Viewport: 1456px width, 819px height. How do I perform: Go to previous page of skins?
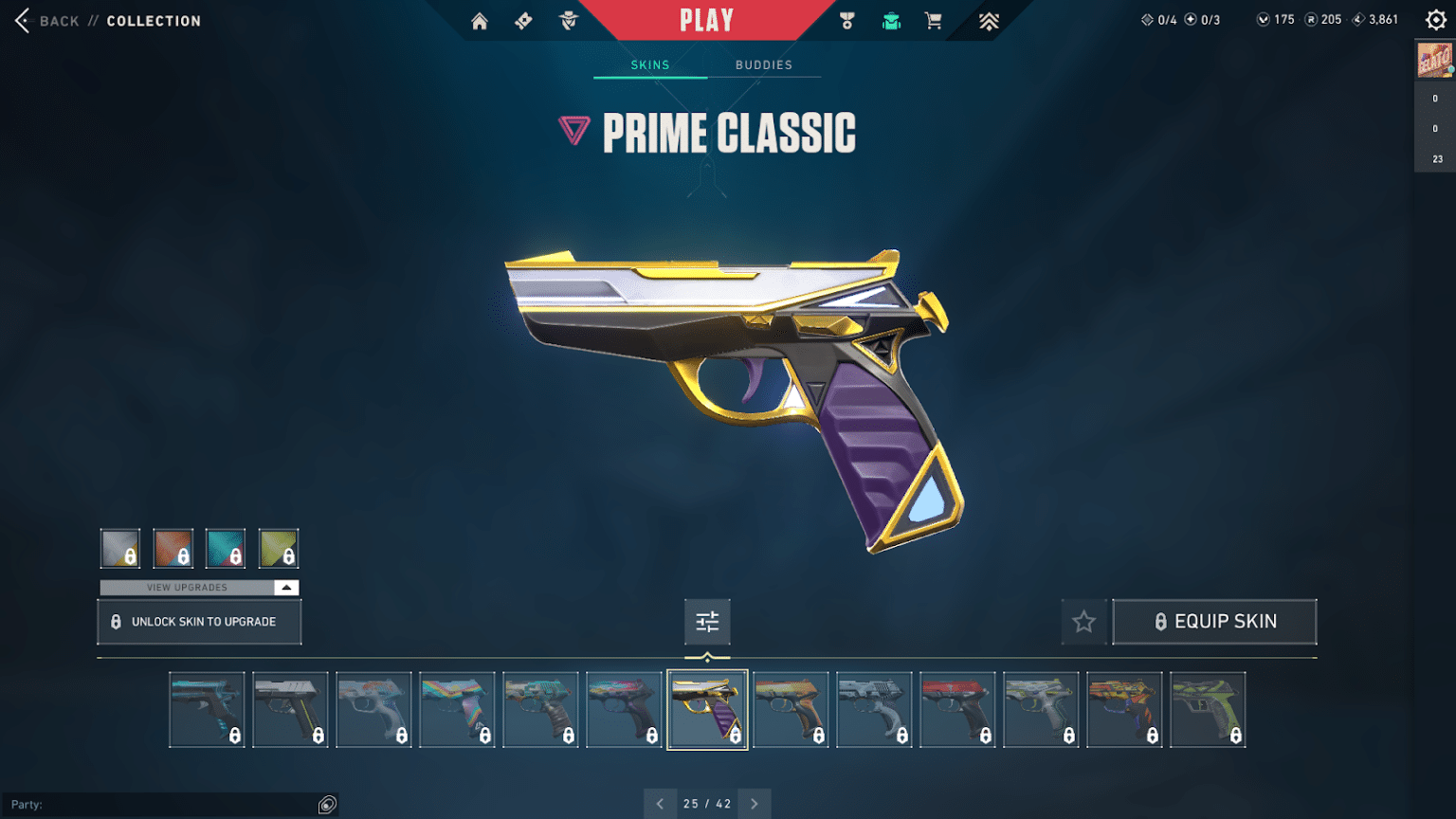661,803
